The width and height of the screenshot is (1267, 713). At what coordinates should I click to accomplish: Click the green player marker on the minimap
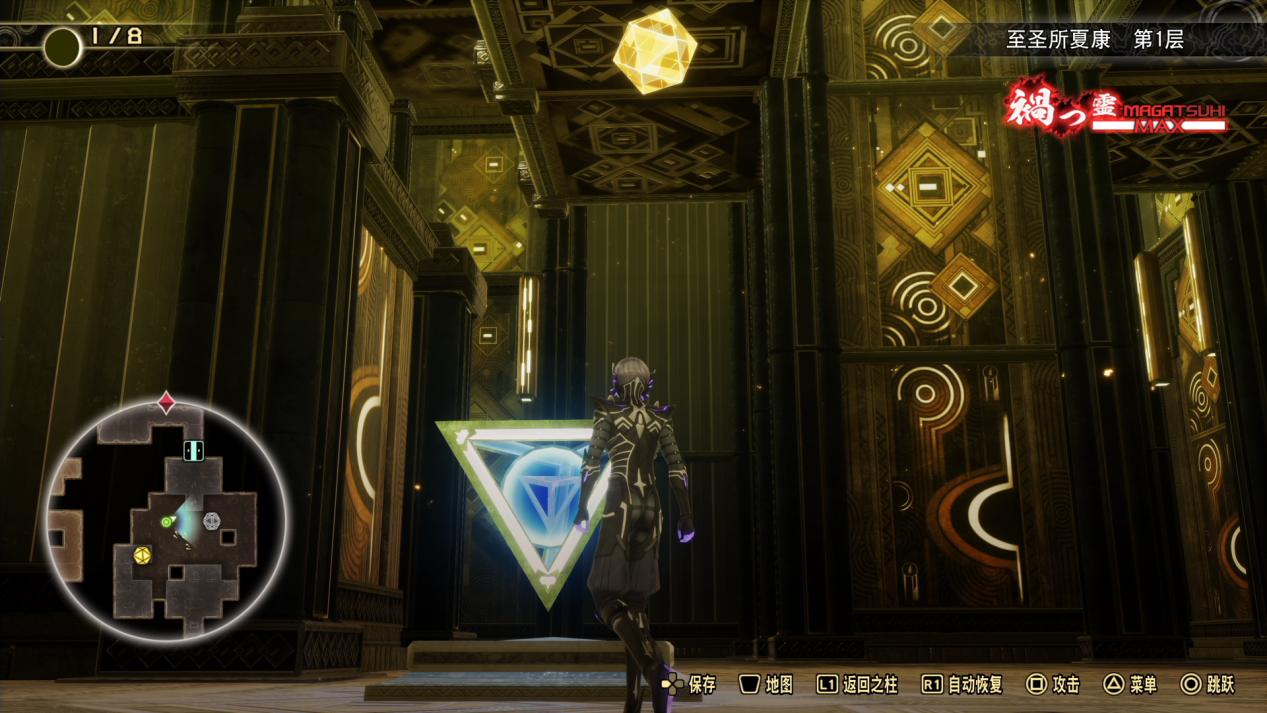point(167,521)
